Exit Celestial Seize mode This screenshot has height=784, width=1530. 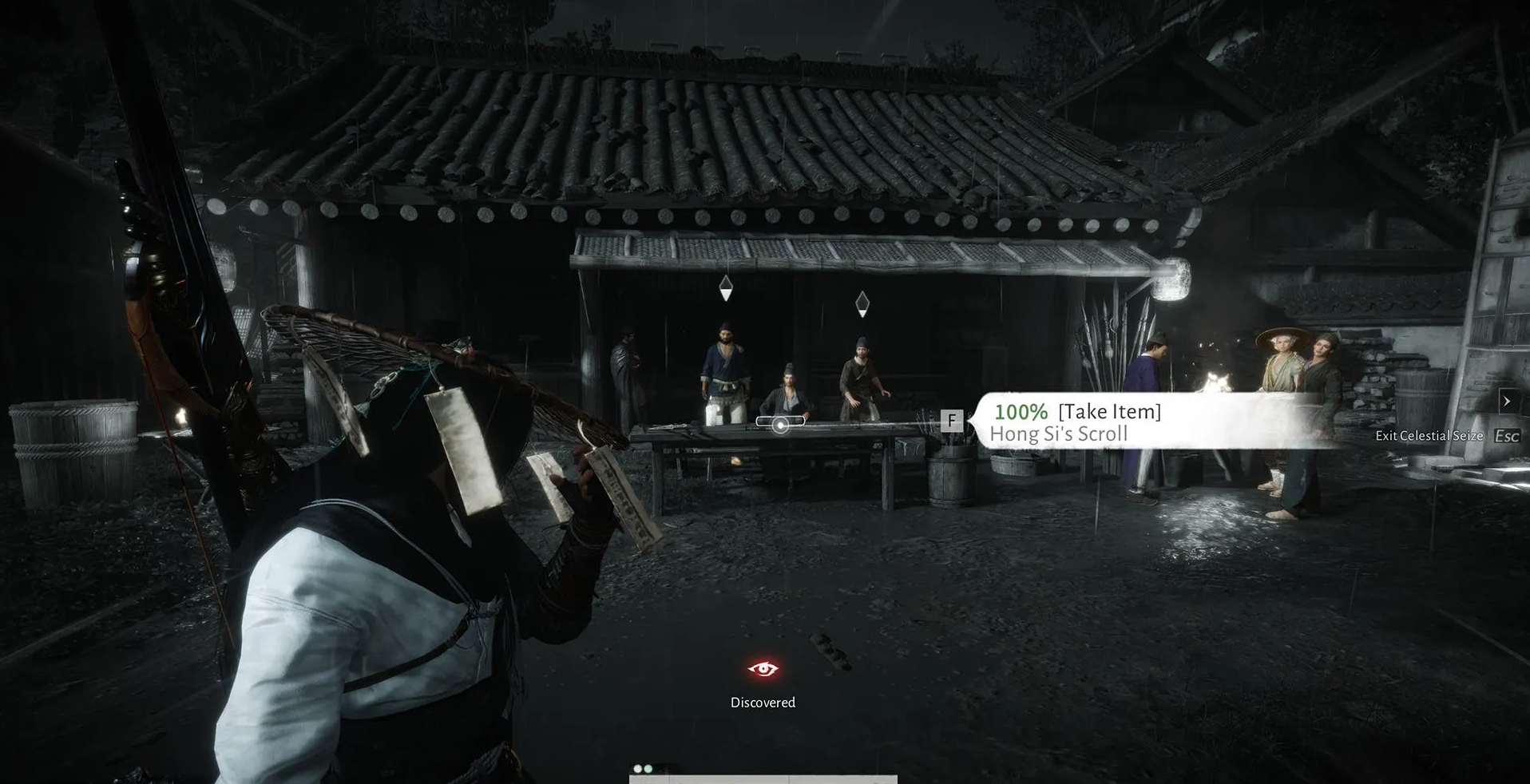pyautogui.click(x=1506, y=436)
